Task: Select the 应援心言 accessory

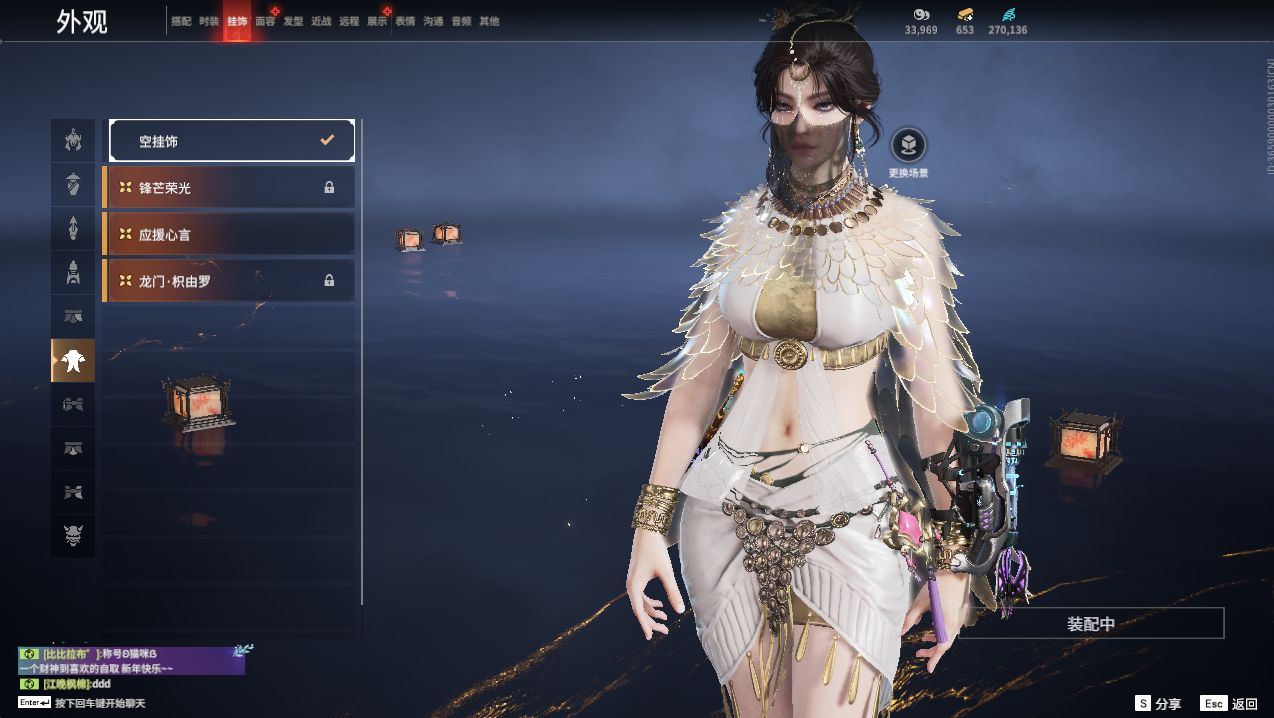Action: coord(230,234)
